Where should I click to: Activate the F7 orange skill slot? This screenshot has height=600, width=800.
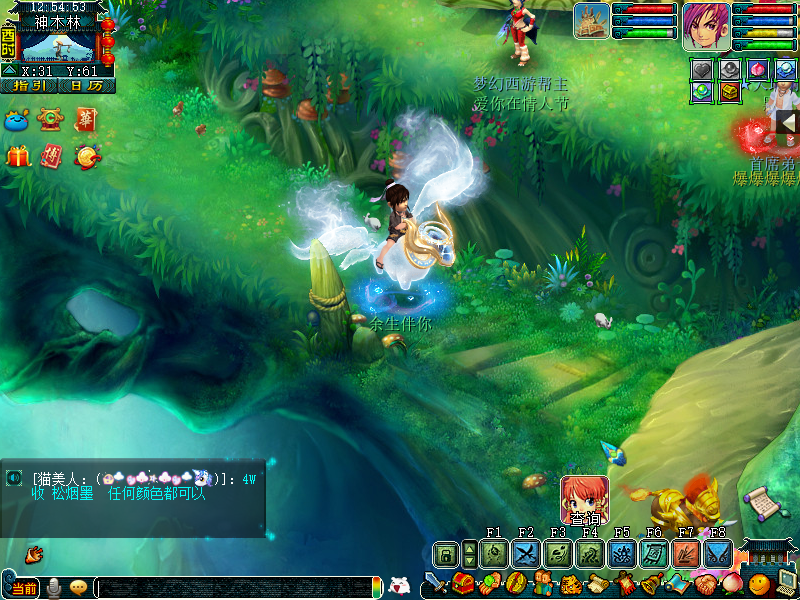pos(686,554)
